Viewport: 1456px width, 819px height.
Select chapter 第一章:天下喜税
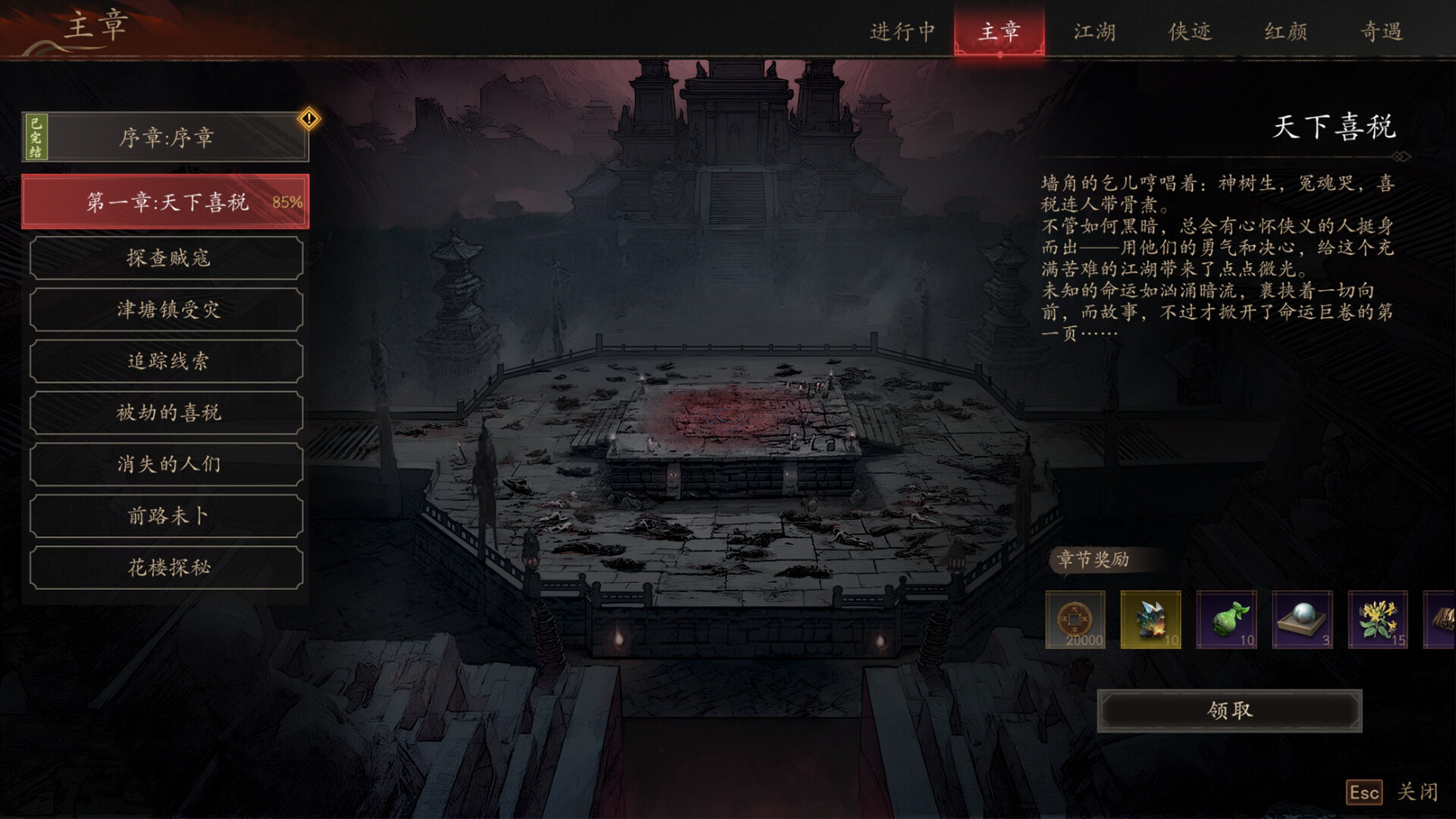(x=166, y=202)
